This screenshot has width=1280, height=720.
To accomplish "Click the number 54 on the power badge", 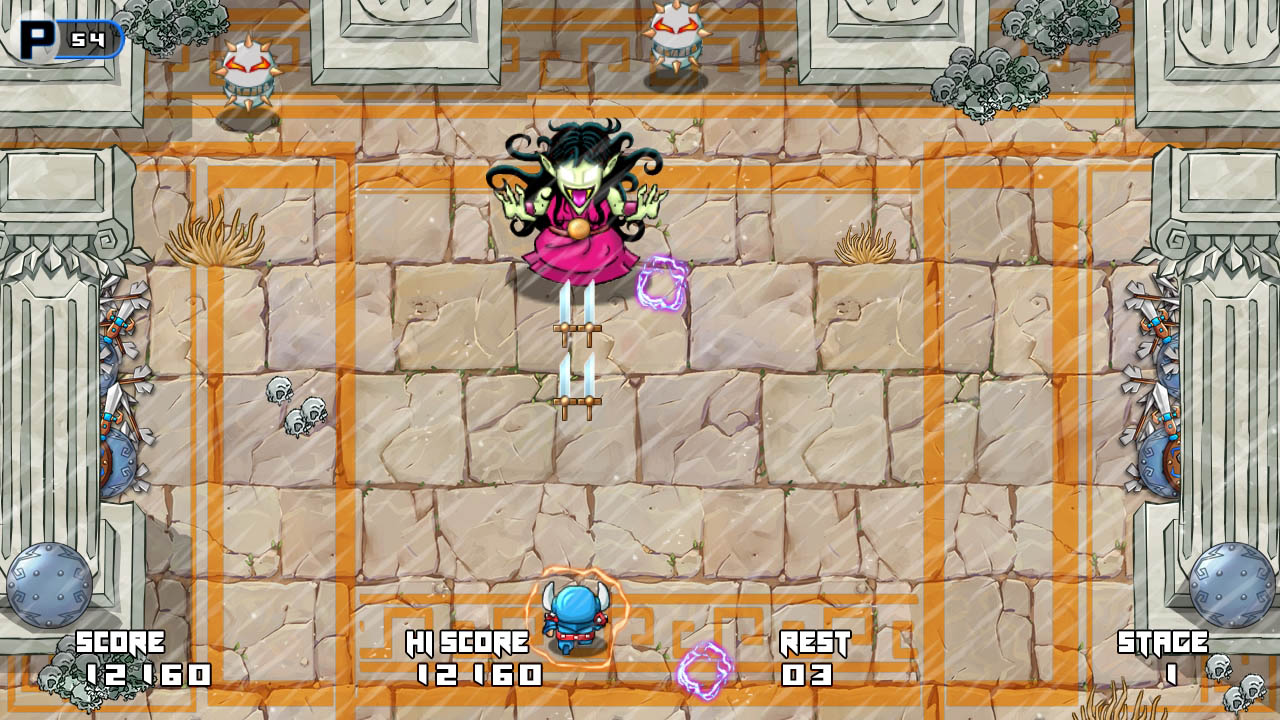I will click(x=88, y=38).
